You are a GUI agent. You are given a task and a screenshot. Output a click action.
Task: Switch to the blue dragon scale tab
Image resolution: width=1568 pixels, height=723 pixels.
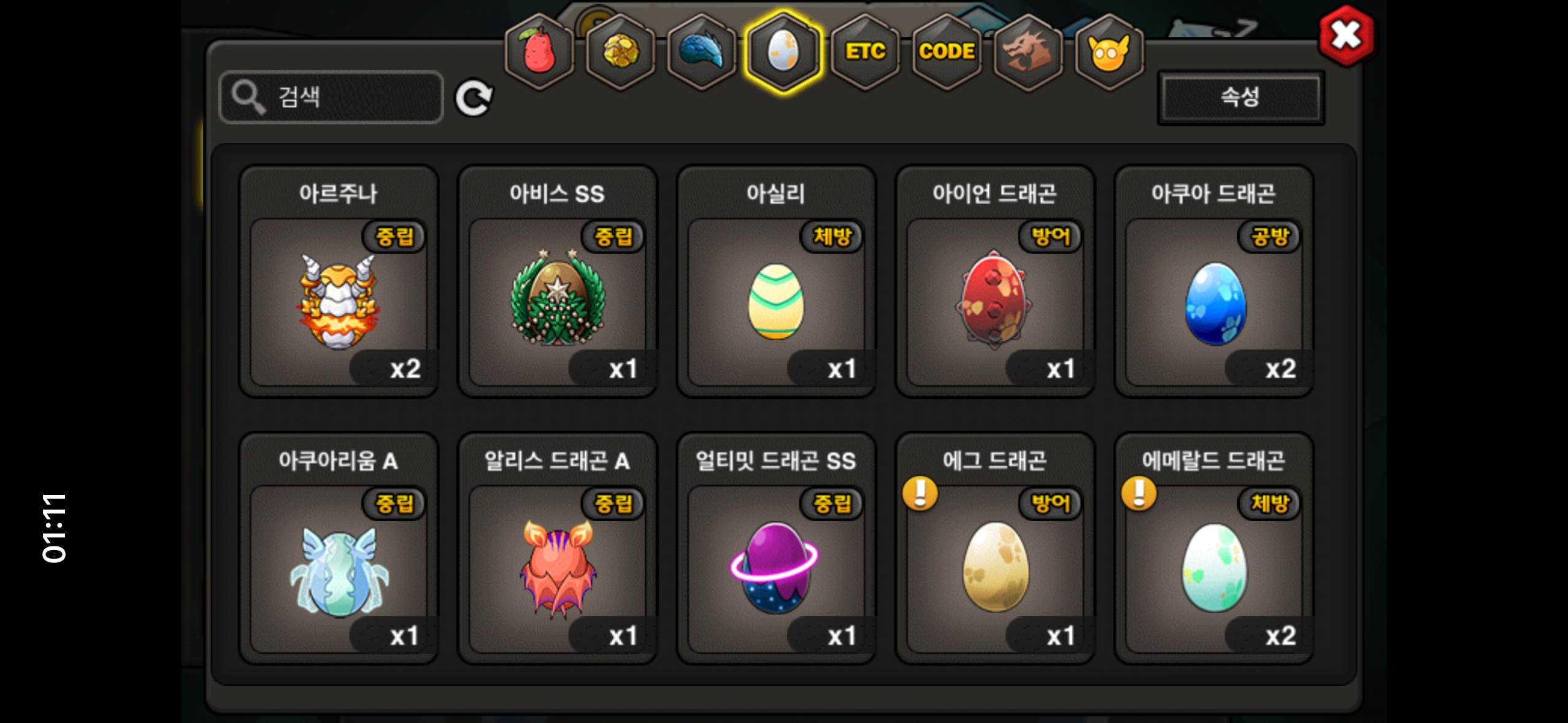click(702, 52)
